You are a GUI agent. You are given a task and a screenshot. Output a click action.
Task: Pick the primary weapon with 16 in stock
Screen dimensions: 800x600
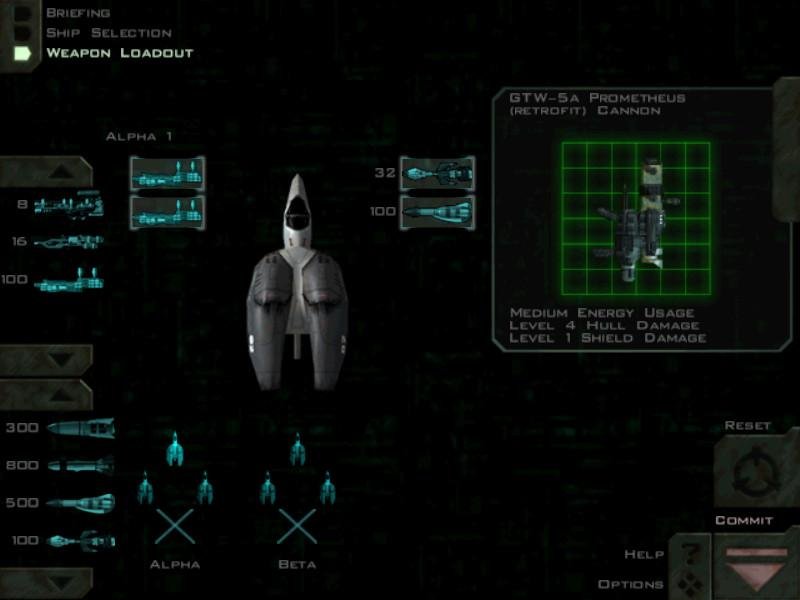click(x=69, y=242)
